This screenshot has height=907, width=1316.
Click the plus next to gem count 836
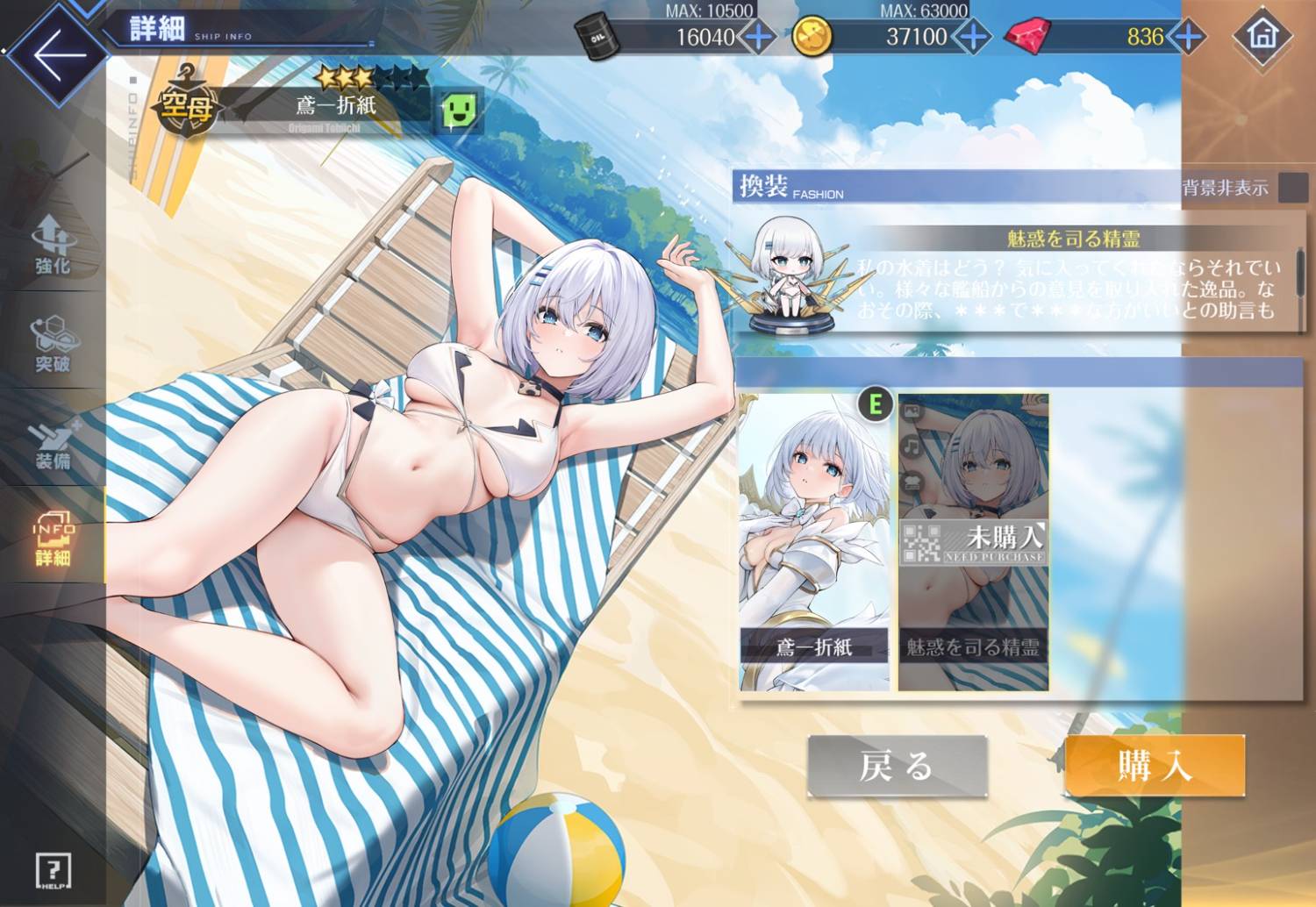(1186, 37)
